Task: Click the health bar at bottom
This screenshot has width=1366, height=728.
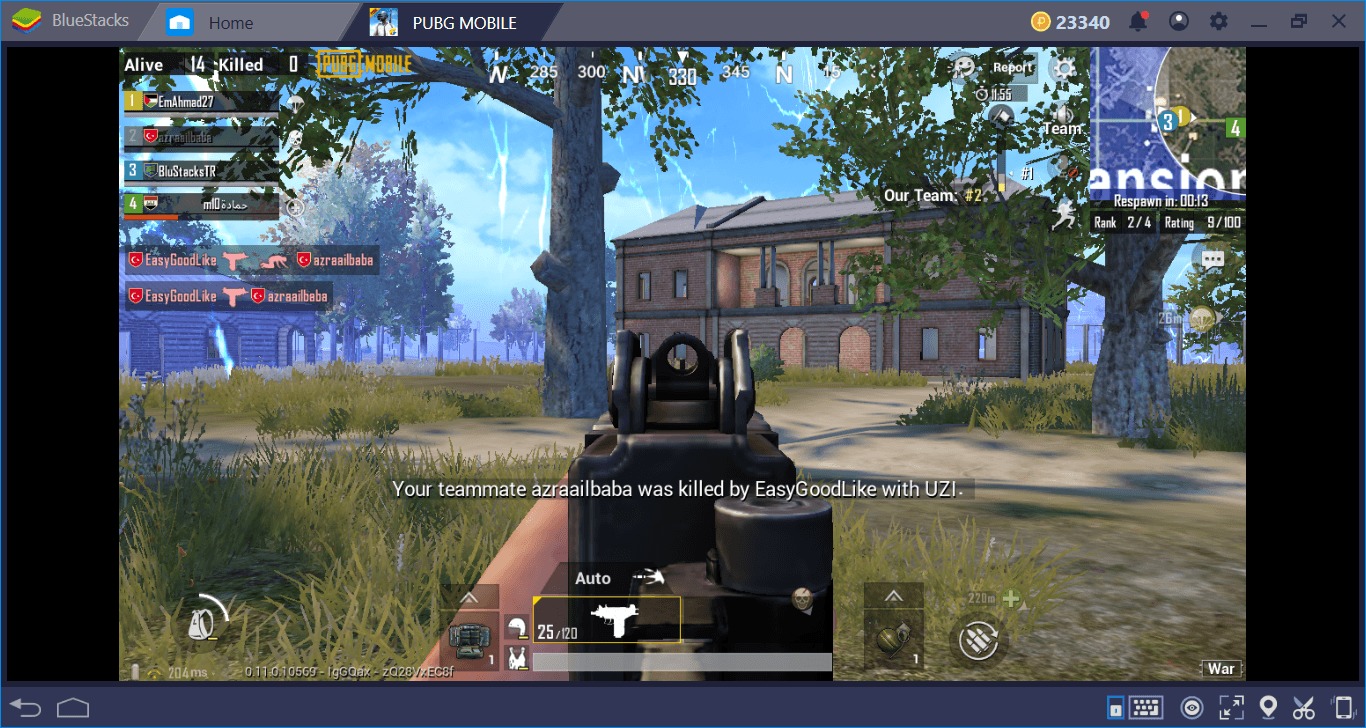Action: click(x=680, y=661)
